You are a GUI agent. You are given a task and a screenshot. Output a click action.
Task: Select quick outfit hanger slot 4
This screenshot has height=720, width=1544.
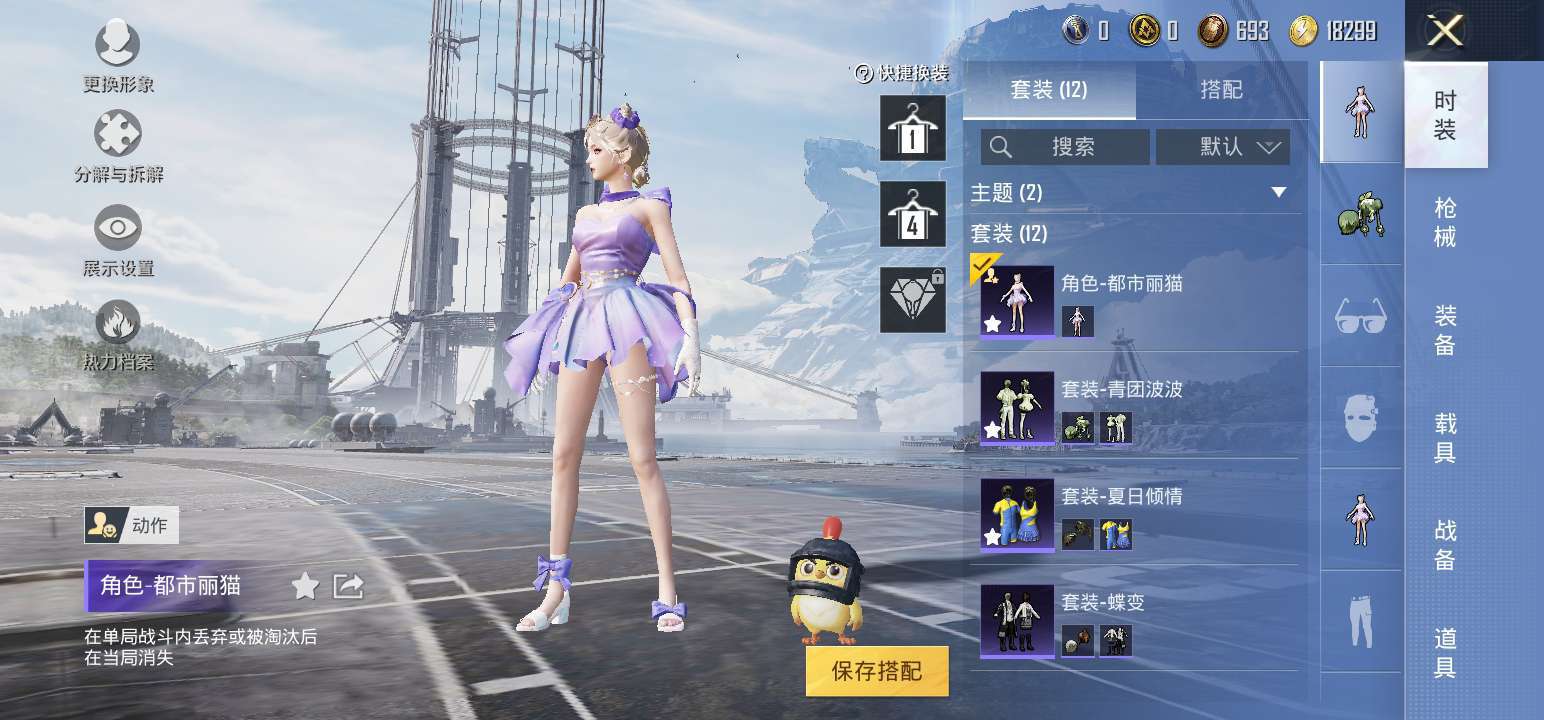[912, 215]
